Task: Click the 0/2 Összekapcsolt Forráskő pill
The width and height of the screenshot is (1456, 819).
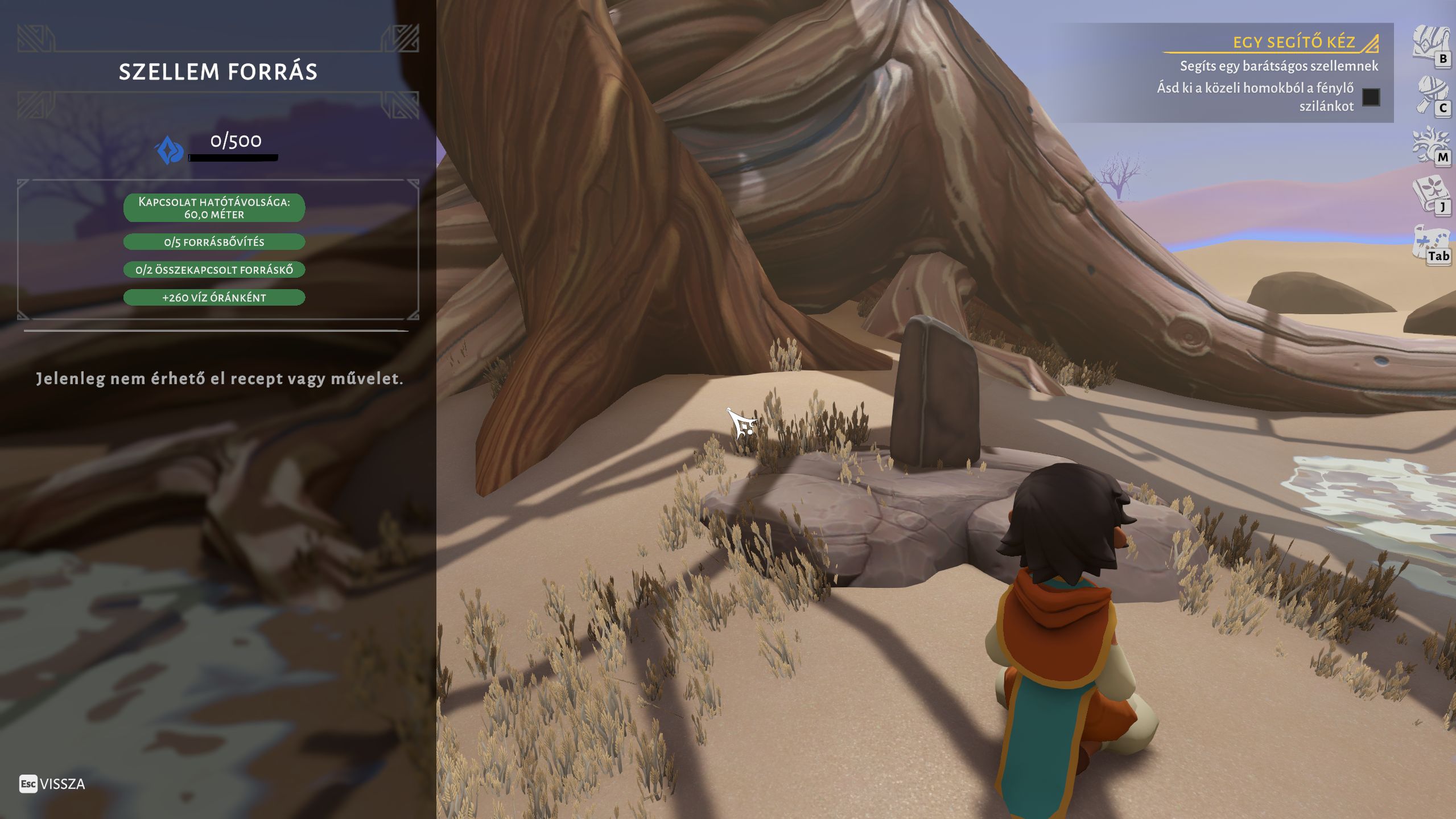Action: pyautogui.click(x=214, y=270)
